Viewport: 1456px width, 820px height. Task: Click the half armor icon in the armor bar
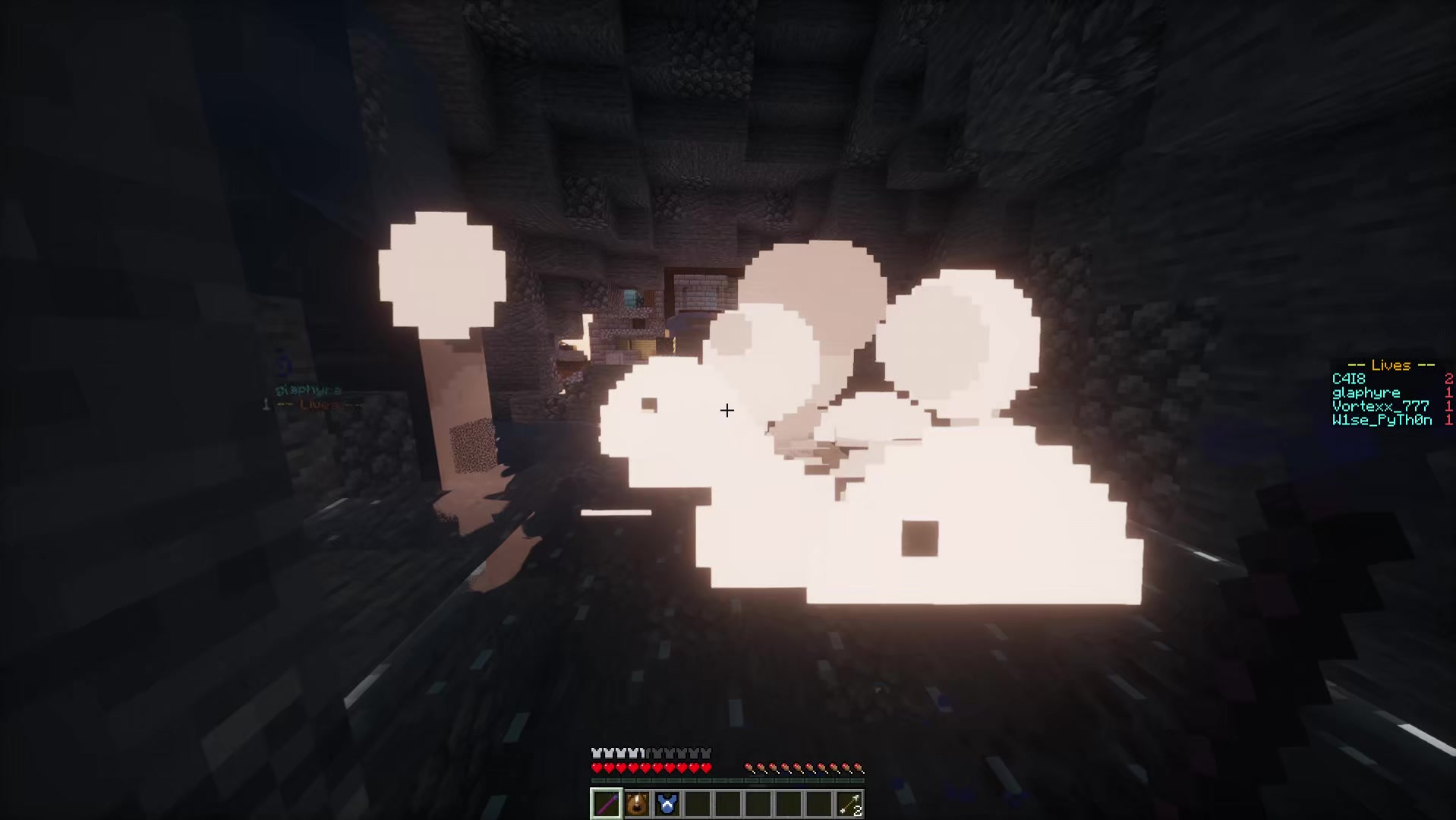tap(641, 753)
